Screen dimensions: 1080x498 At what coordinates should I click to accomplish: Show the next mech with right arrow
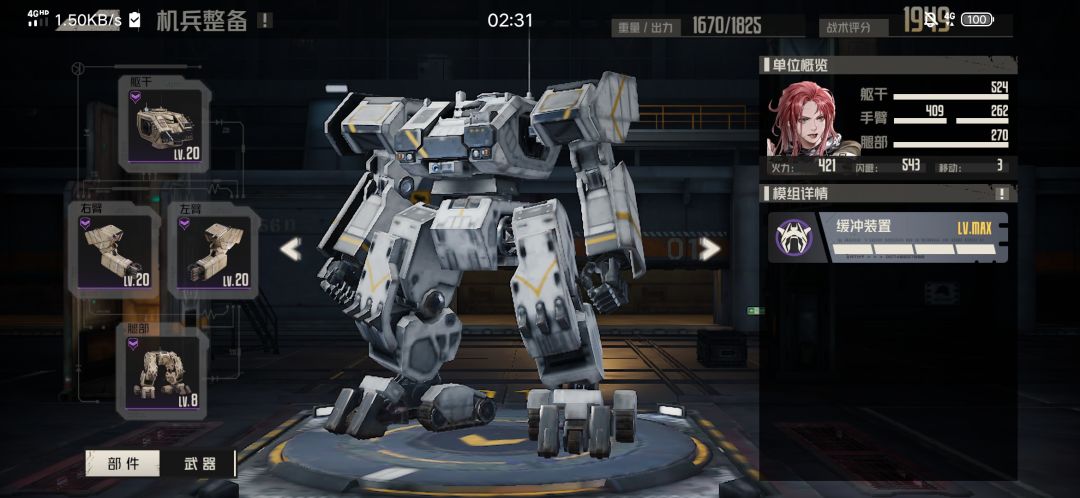[710, 248]
